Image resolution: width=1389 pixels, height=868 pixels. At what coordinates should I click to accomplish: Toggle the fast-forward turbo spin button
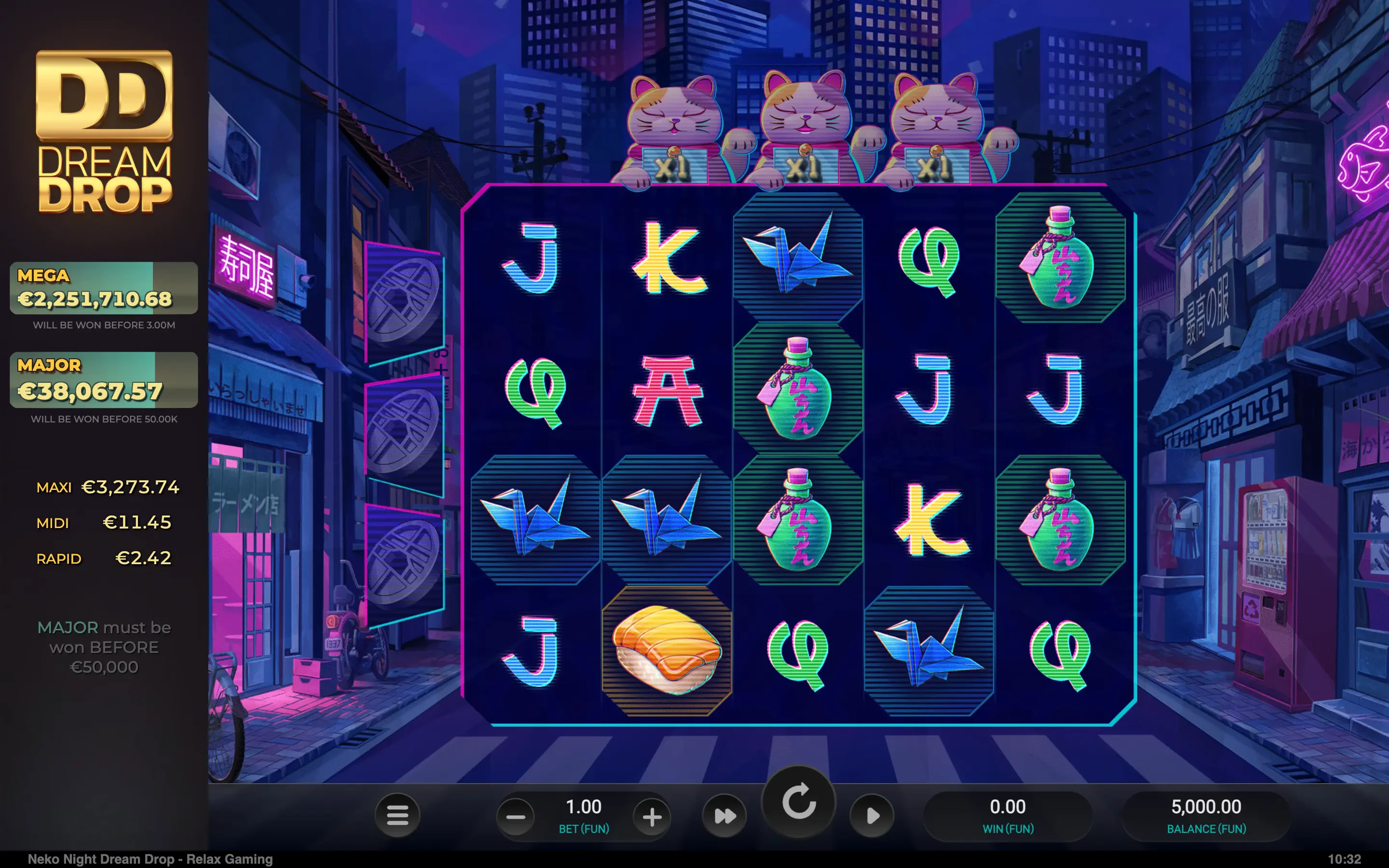(x=724, y=816)
